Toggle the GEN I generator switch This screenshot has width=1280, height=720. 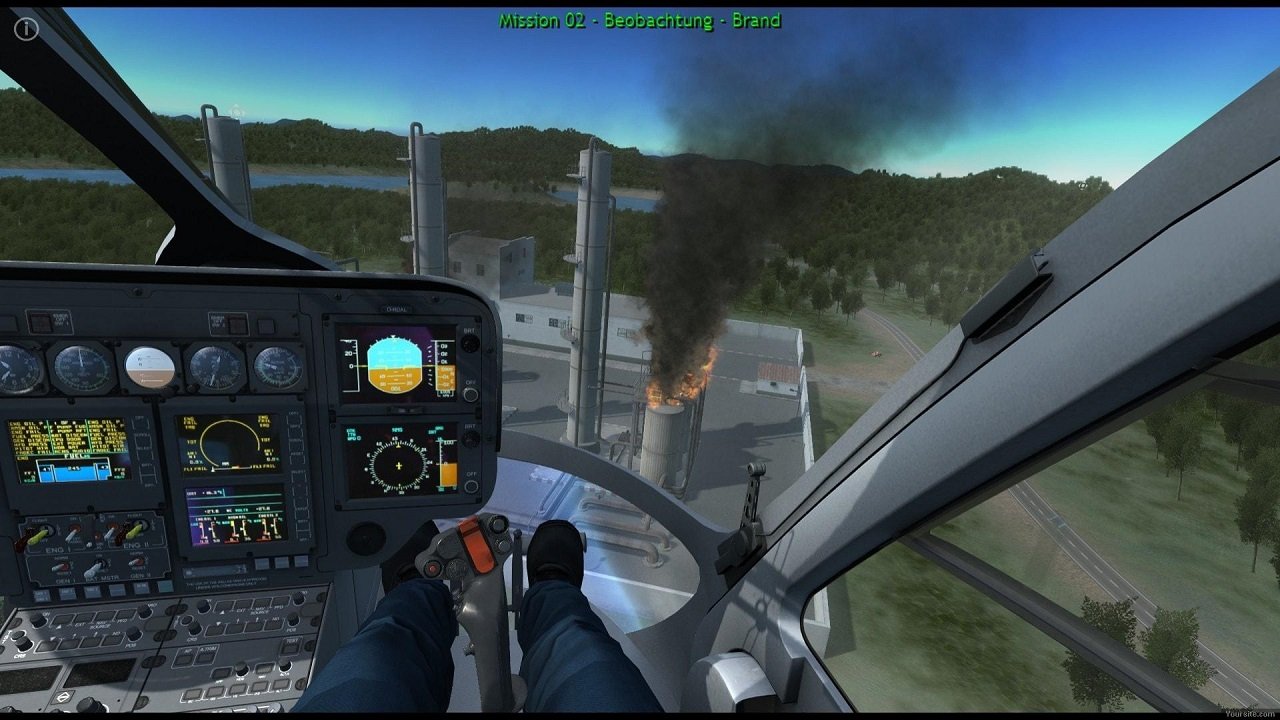(x=60, y=567)
